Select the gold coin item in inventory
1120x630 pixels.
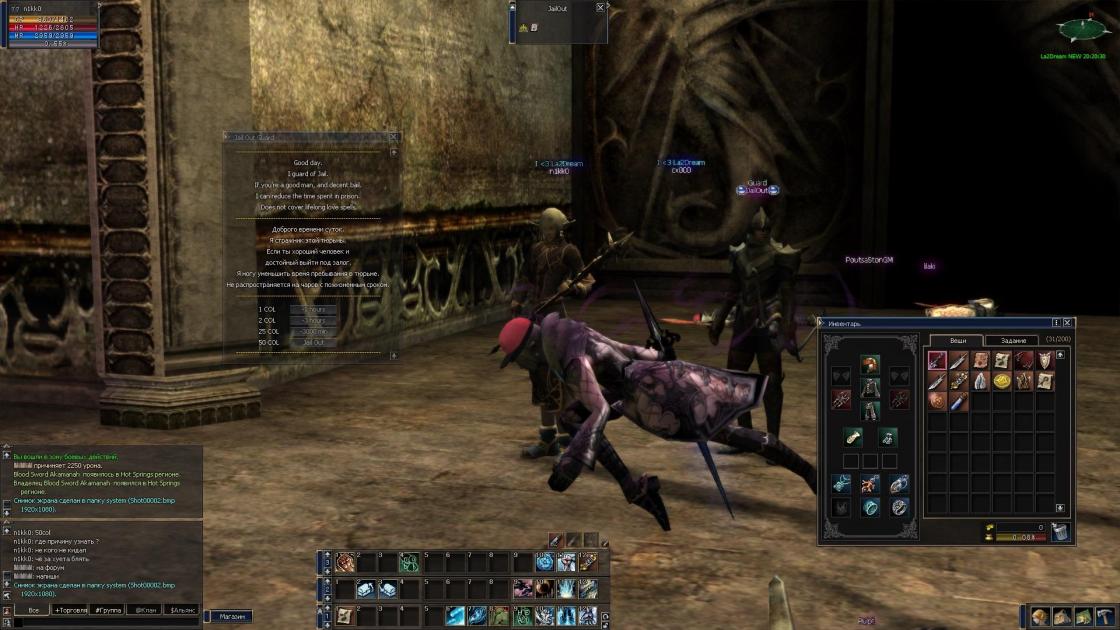click(x=1002, y=382)
